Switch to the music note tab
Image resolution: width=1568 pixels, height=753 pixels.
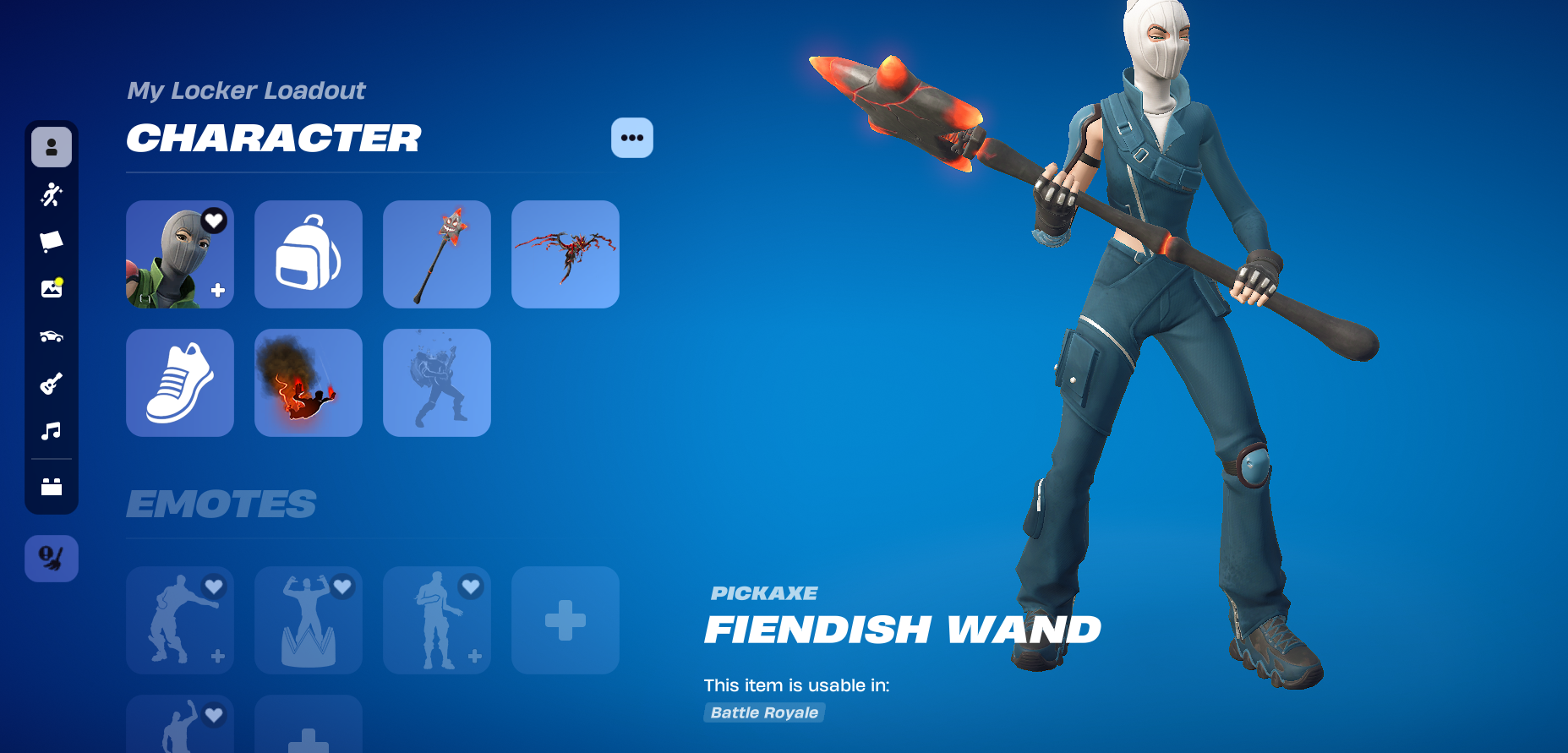tap(52, 431)
